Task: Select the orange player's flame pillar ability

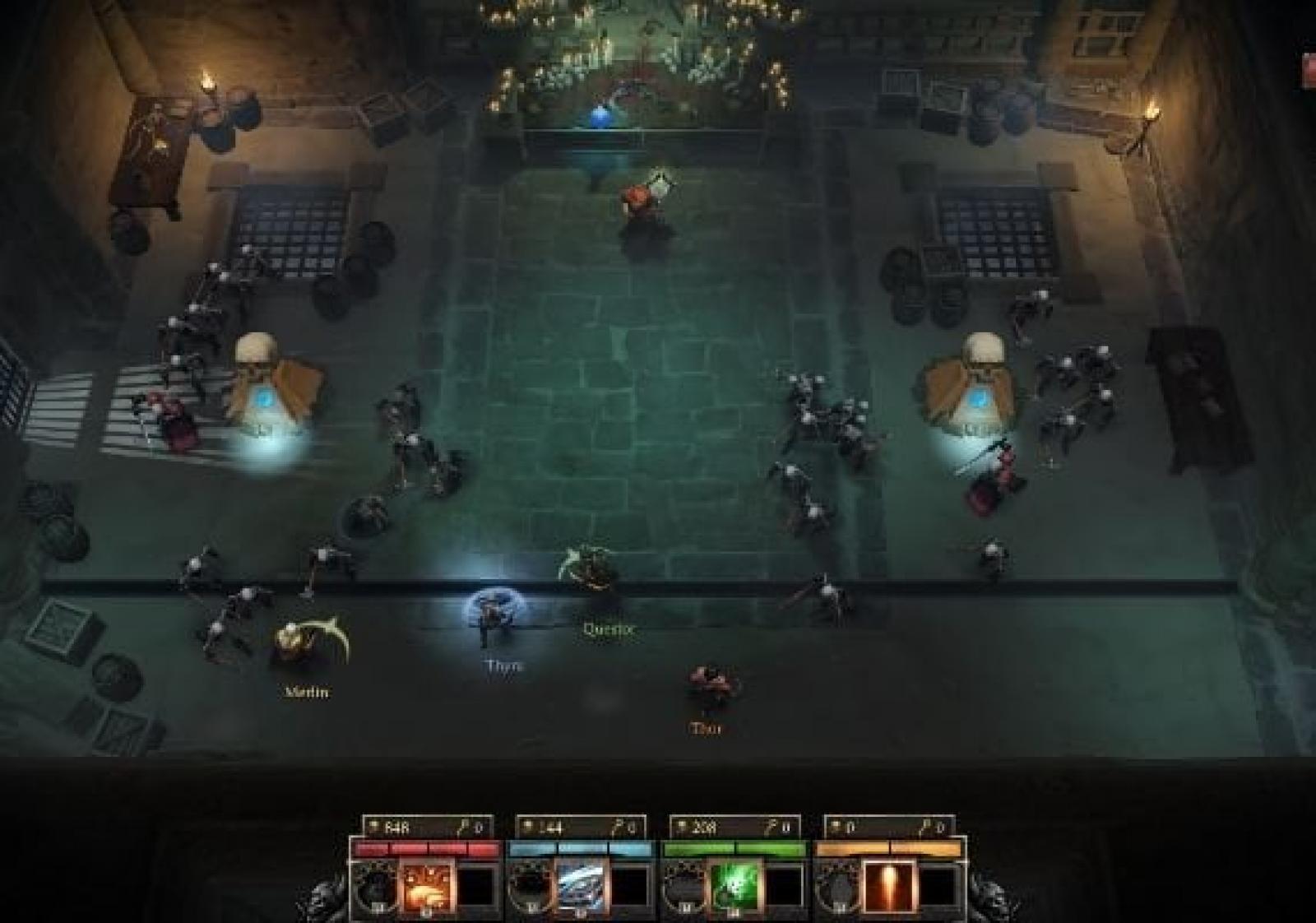Action: (x=889, y=887)
